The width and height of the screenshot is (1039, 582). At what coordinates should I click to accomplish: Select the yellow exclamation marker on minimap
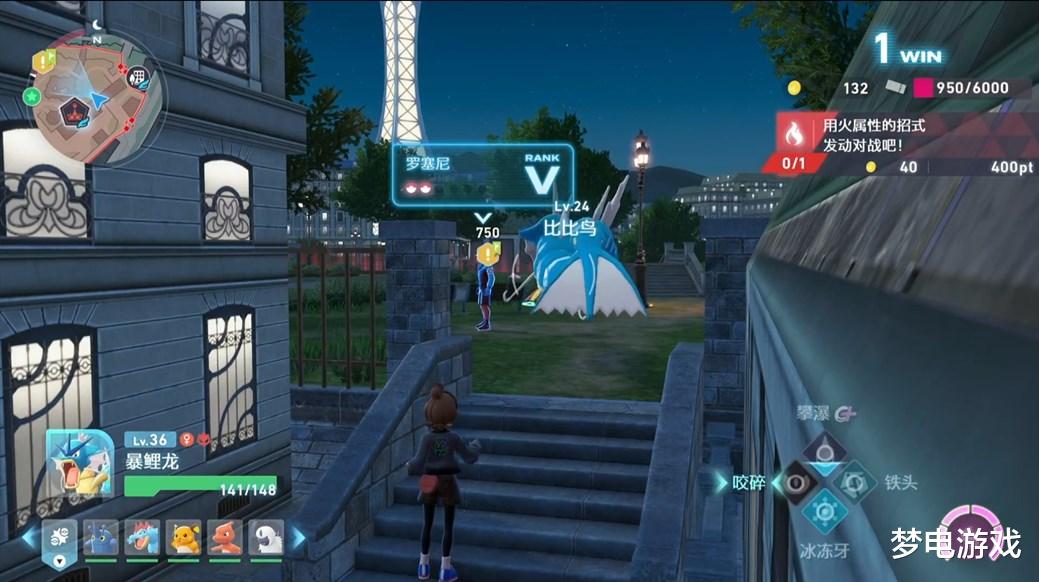coord(42,62)
